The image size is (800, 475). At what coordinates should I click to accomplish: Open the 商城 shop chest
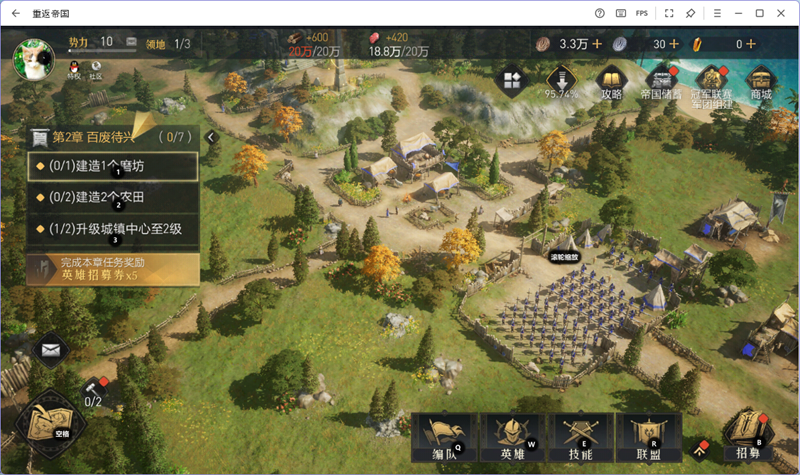761,82
